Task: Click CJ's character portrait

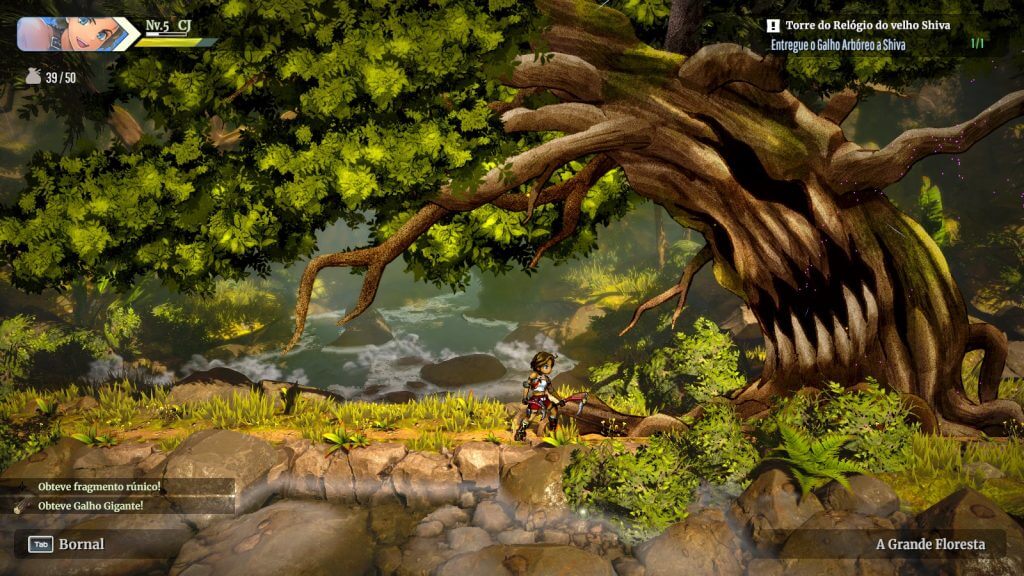Action: [68, 33]
